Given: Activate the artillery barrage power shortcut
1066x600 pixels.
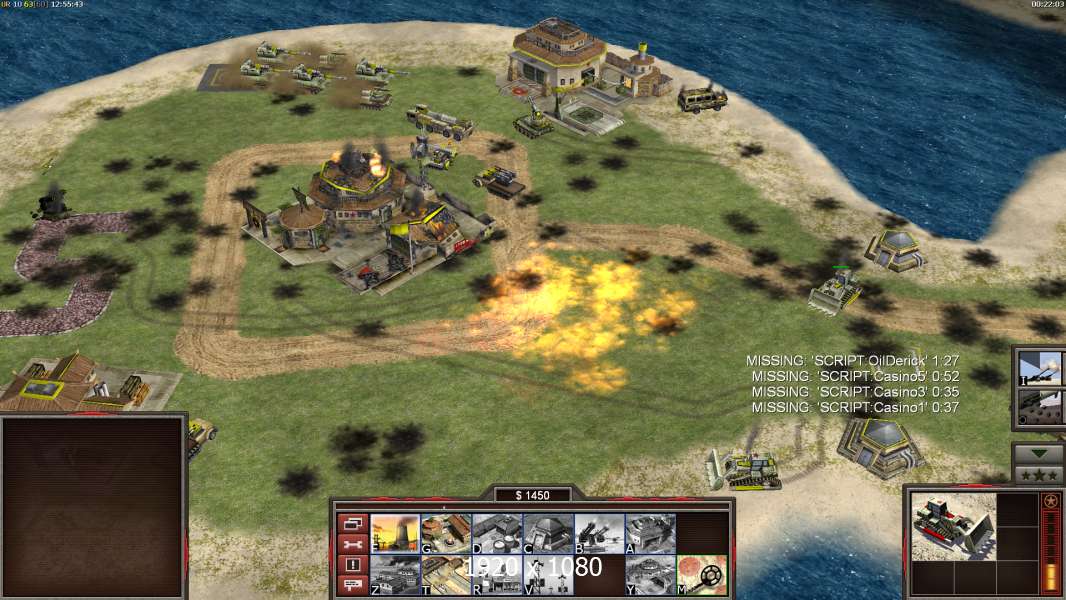Looking at the screenshot, I should pos(1040,368).
